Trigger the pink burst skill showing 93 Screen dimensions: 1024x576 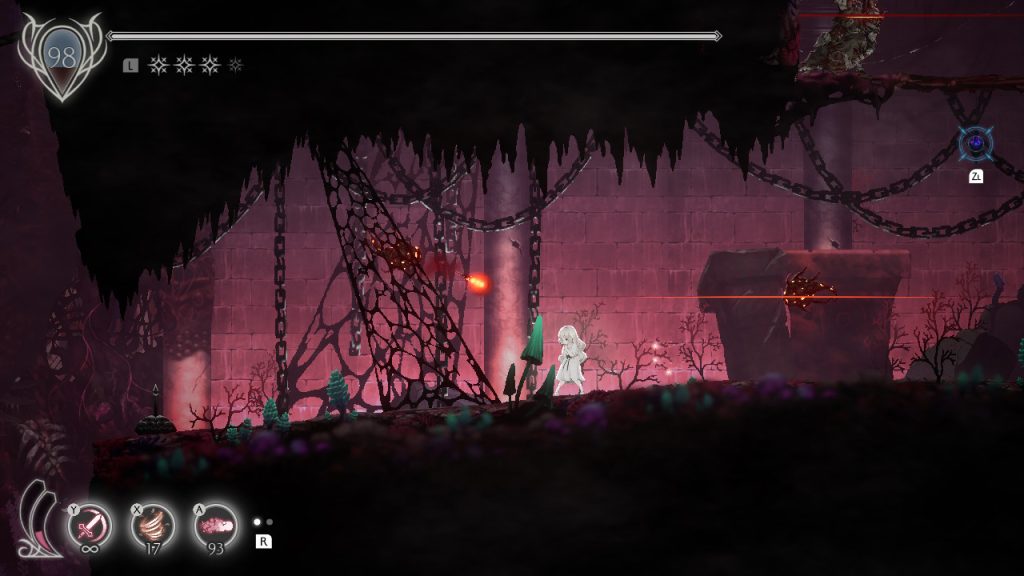(215, 525)
